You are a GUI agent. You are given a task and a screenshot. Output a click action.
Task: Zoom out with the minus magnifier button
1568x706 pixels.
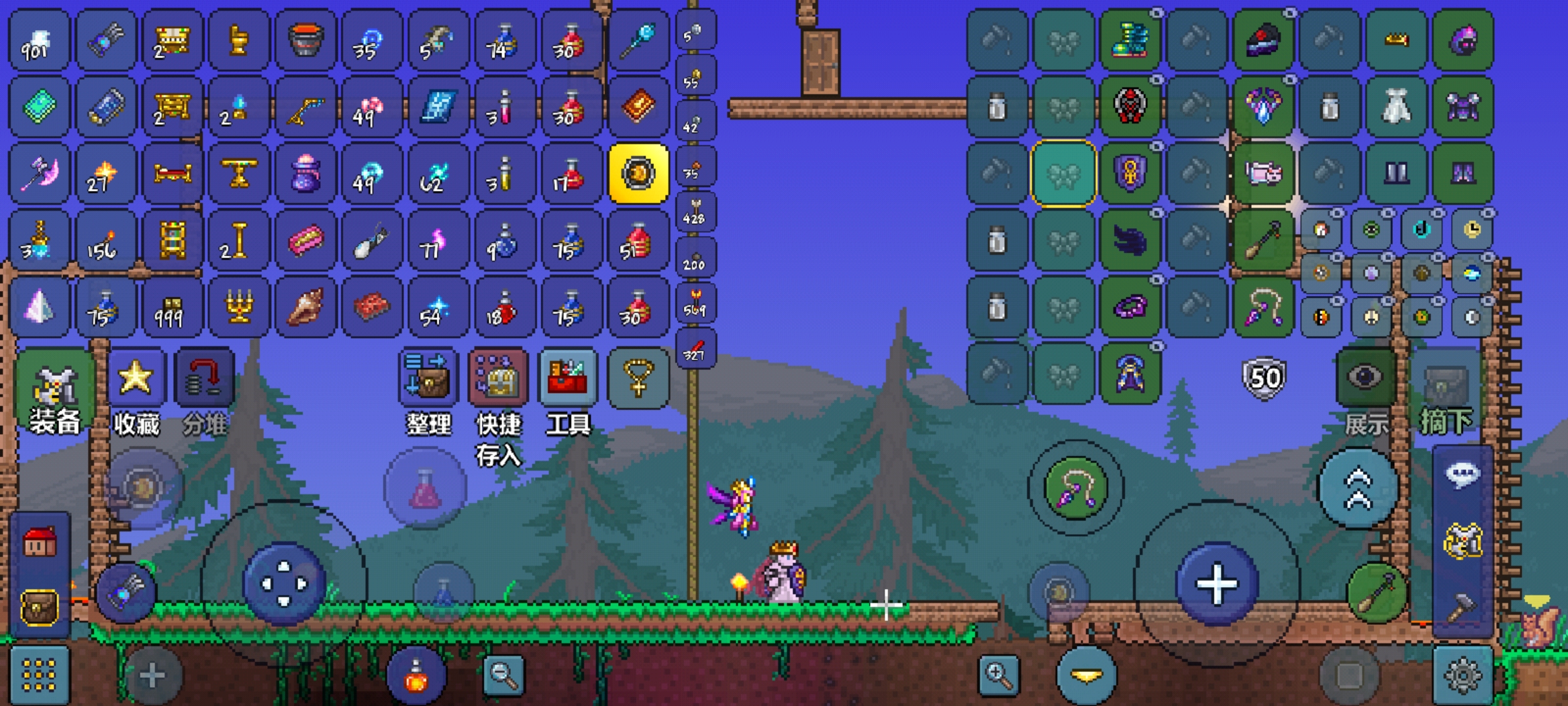click(x=503, y=675)
